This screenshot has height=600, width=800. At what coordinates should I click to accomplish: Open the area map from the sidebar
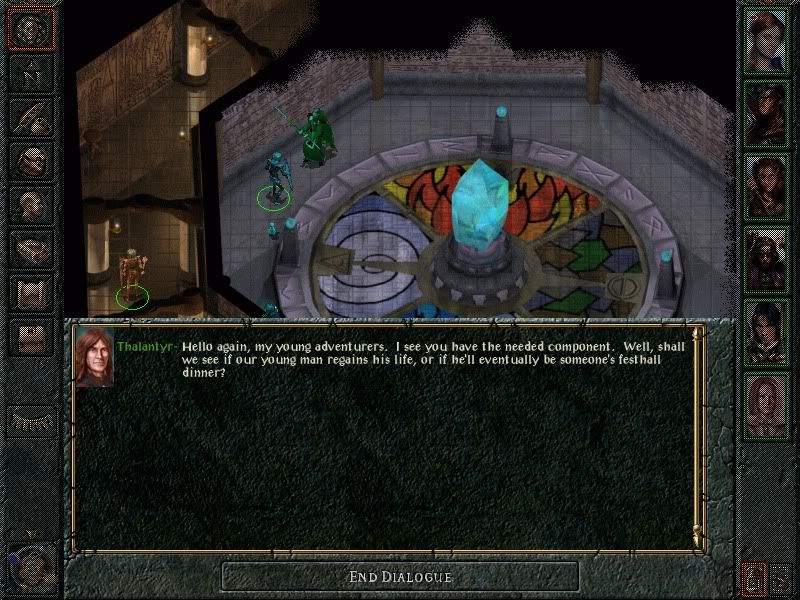coord(31,72)
